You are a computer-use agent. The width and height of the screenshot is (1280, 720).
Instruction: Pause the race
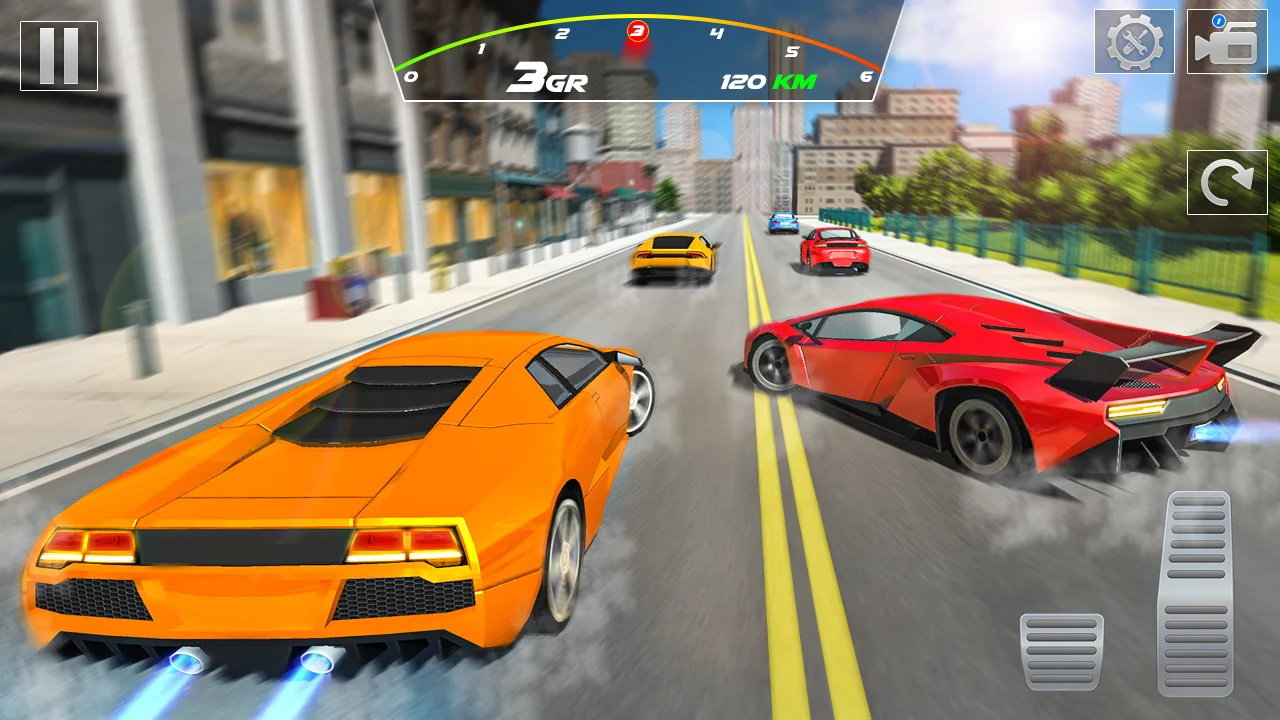(x=59, y=56)
